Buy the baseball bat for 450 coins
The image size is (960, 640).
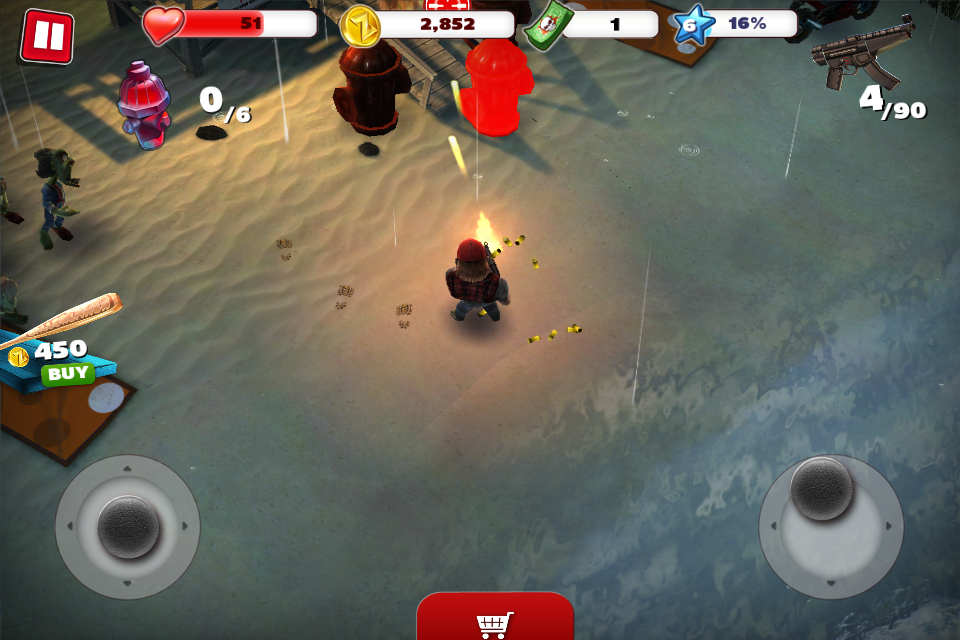pos(67,374)
